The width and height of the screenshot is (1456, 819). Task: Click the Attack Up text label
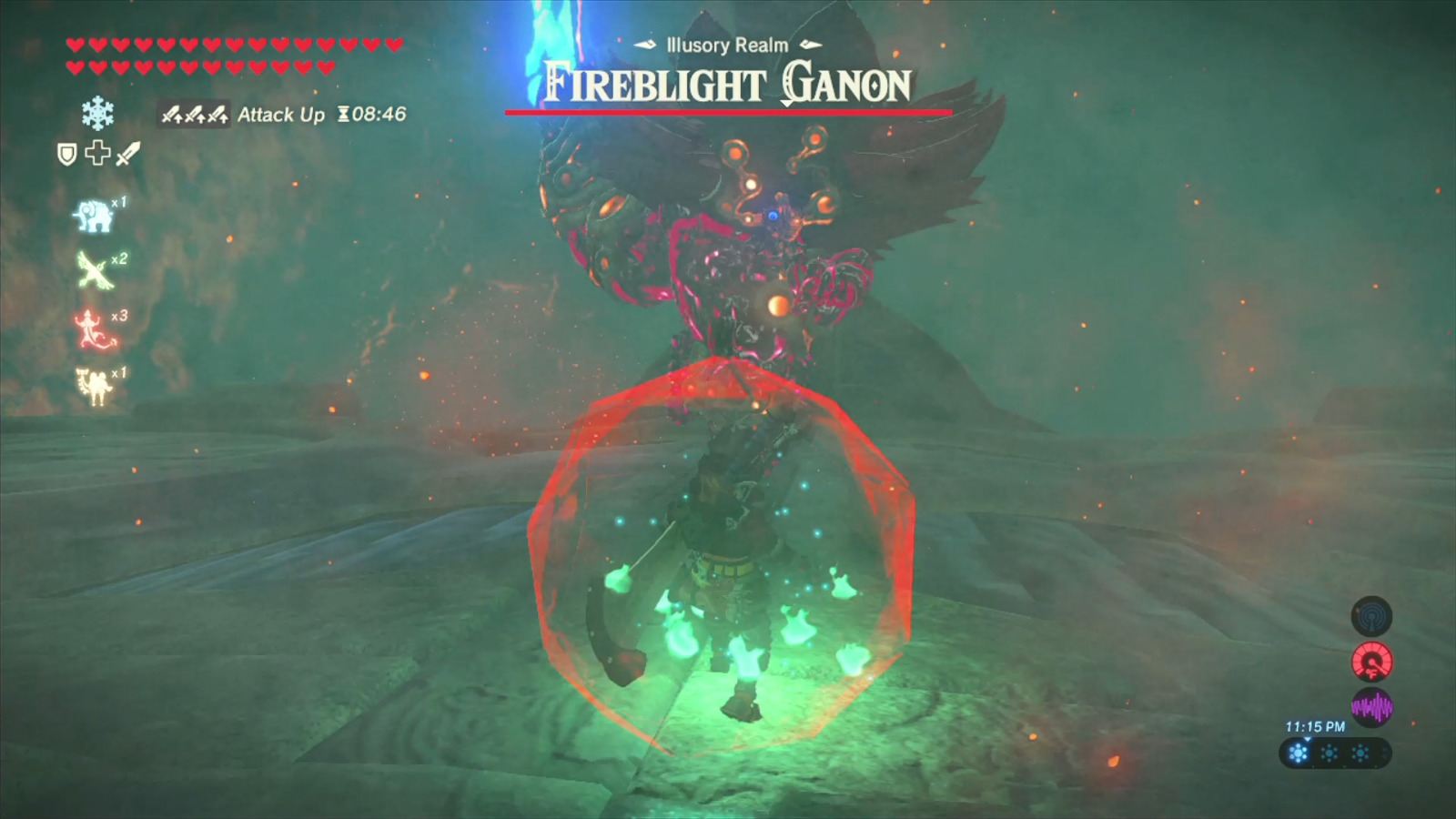(x=280, y=116)
